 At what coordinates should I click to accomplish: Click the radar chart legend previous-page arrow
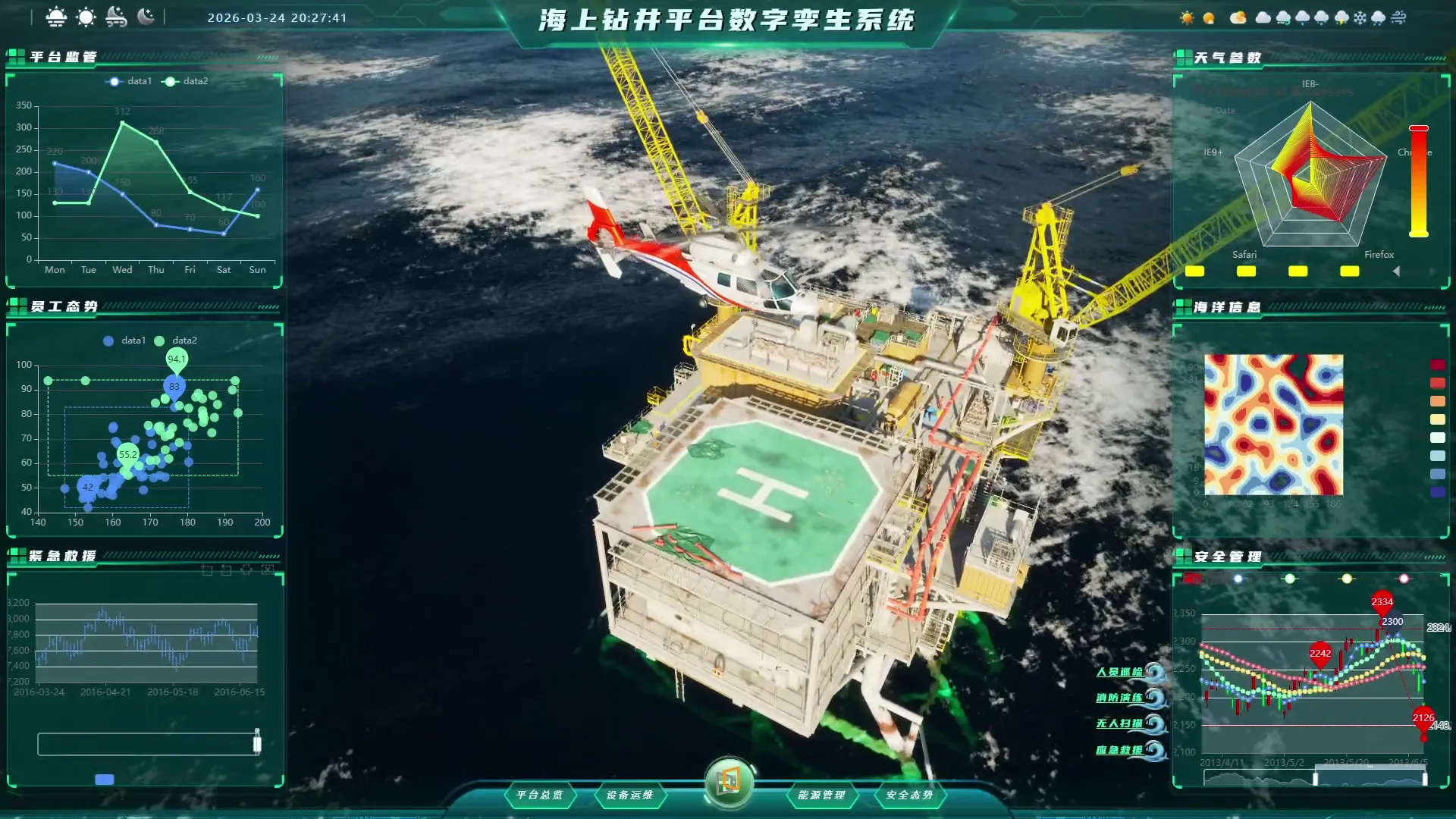coord(1396,271)
